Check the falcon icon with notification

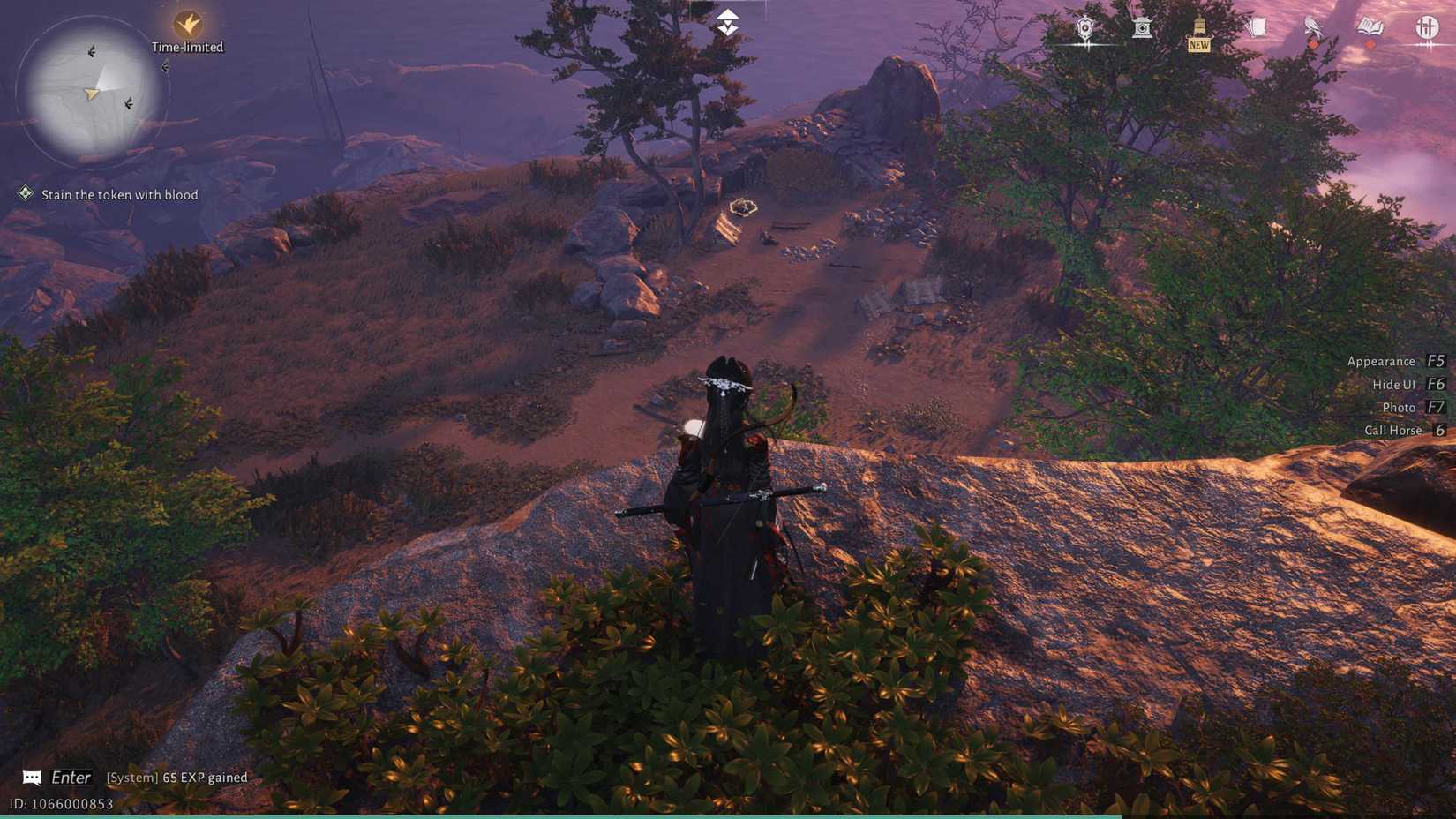pyautogui.click(x=1311, y=26)
